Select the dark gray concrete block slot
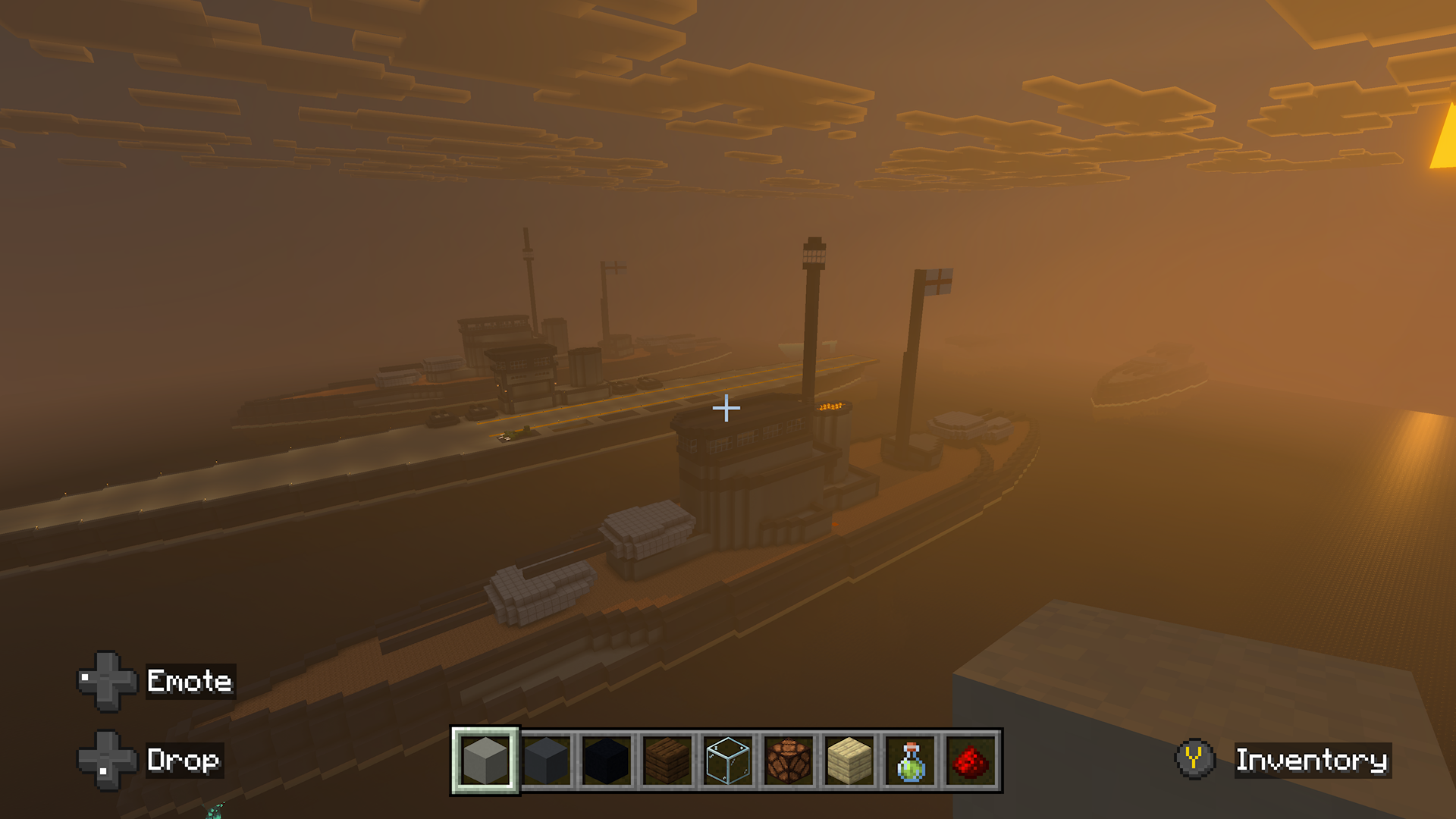The image size is (1456, 819). coord(546,761)
